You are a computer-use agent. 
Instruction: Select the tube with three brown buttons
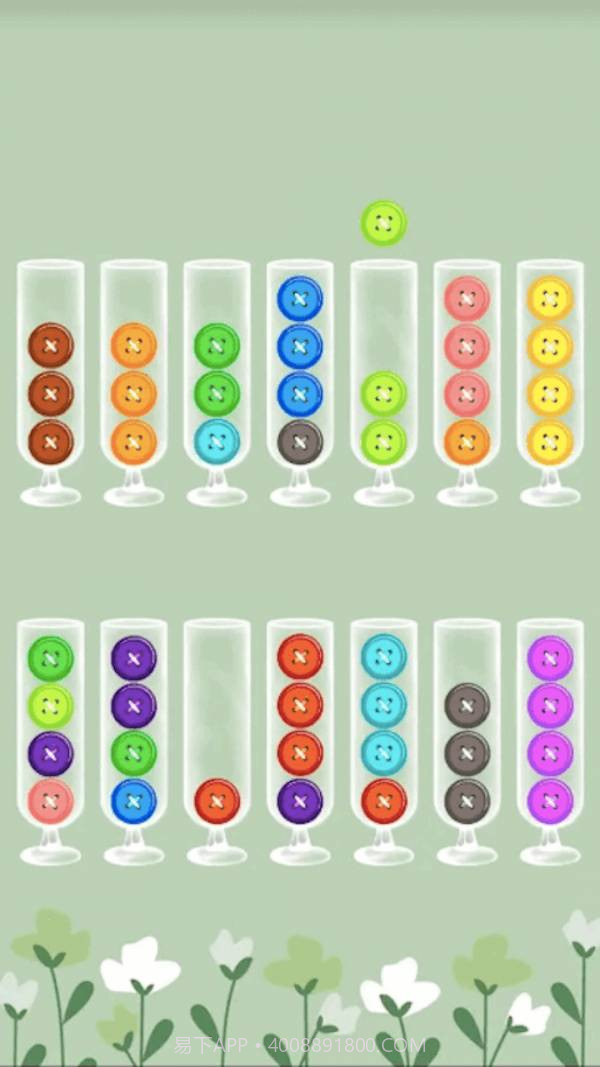(x=51, y=380)
